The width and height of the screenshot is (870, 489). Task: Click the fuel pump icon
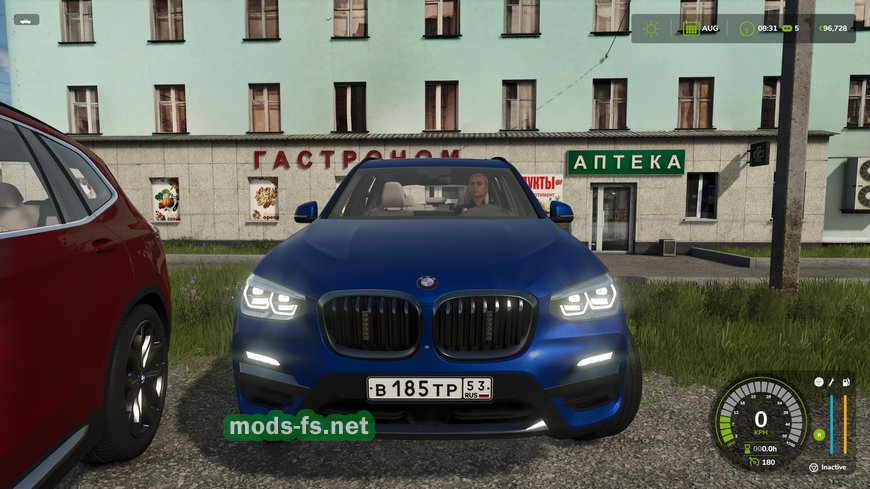tap(846, 382)
